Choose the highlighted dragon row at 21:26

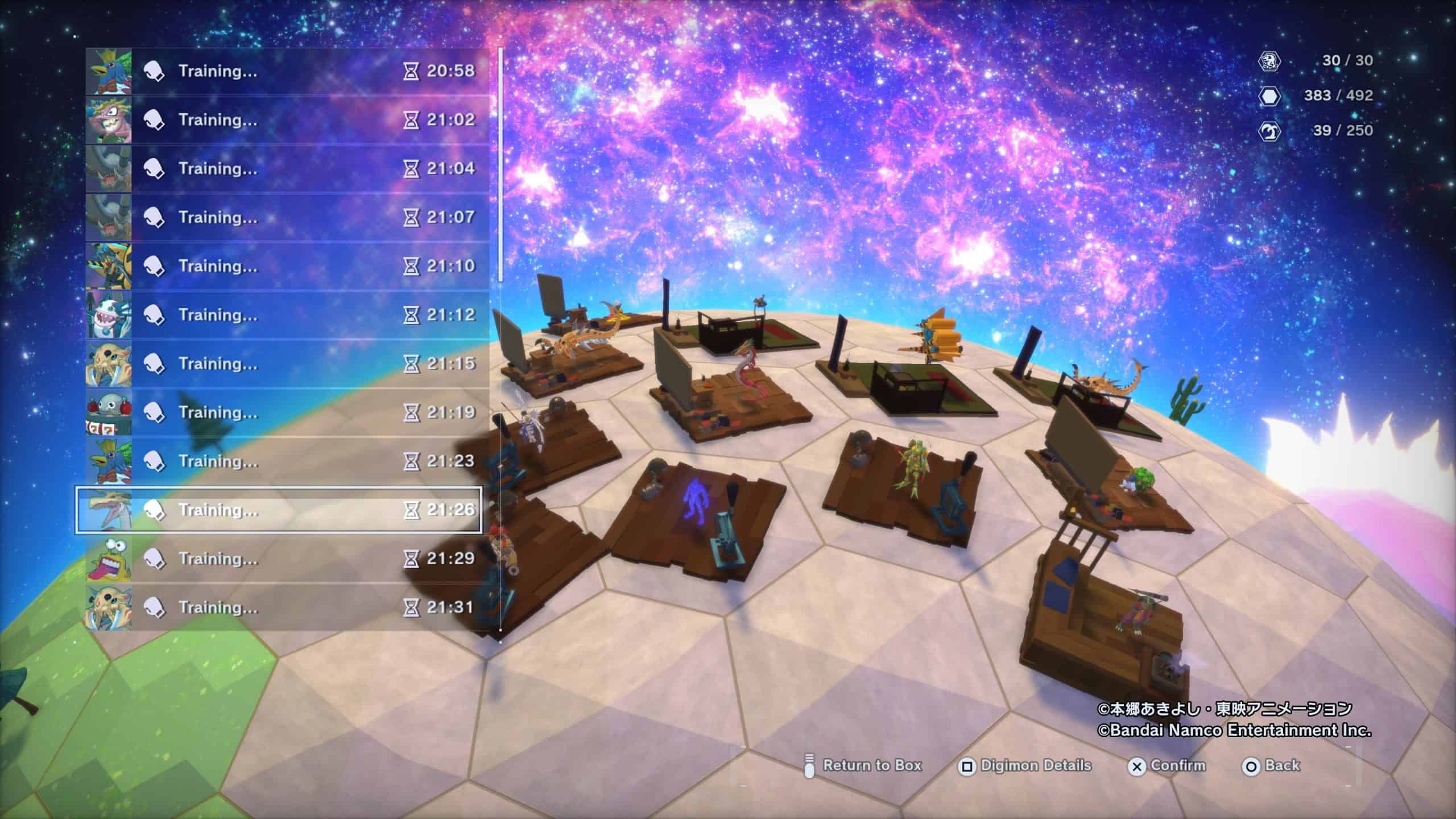tap(279, 510)
